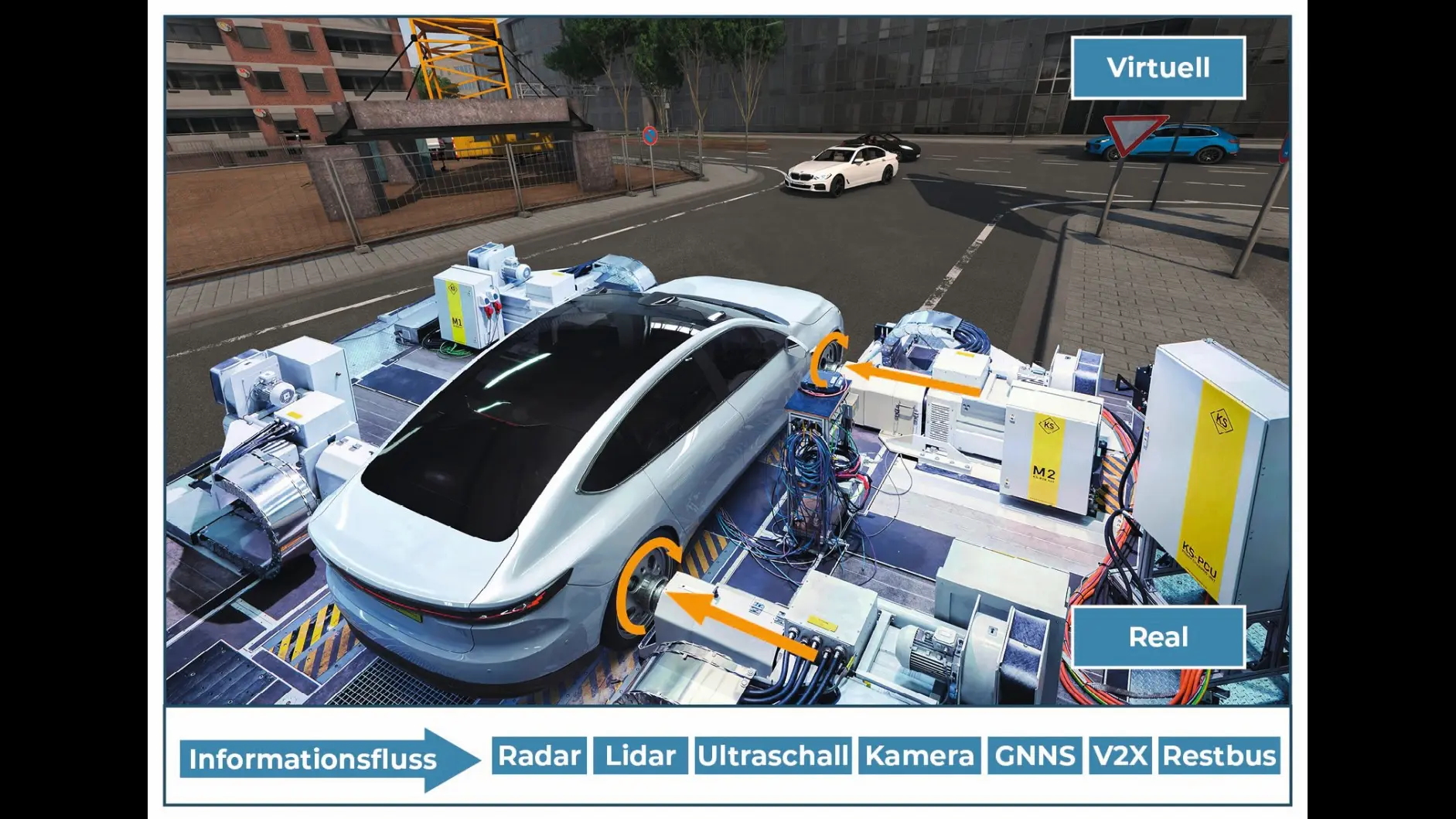Viewport: 1456px width, 819px height.
Task: Activate the Ultraschall sensor box
Action: click(772, 756)
